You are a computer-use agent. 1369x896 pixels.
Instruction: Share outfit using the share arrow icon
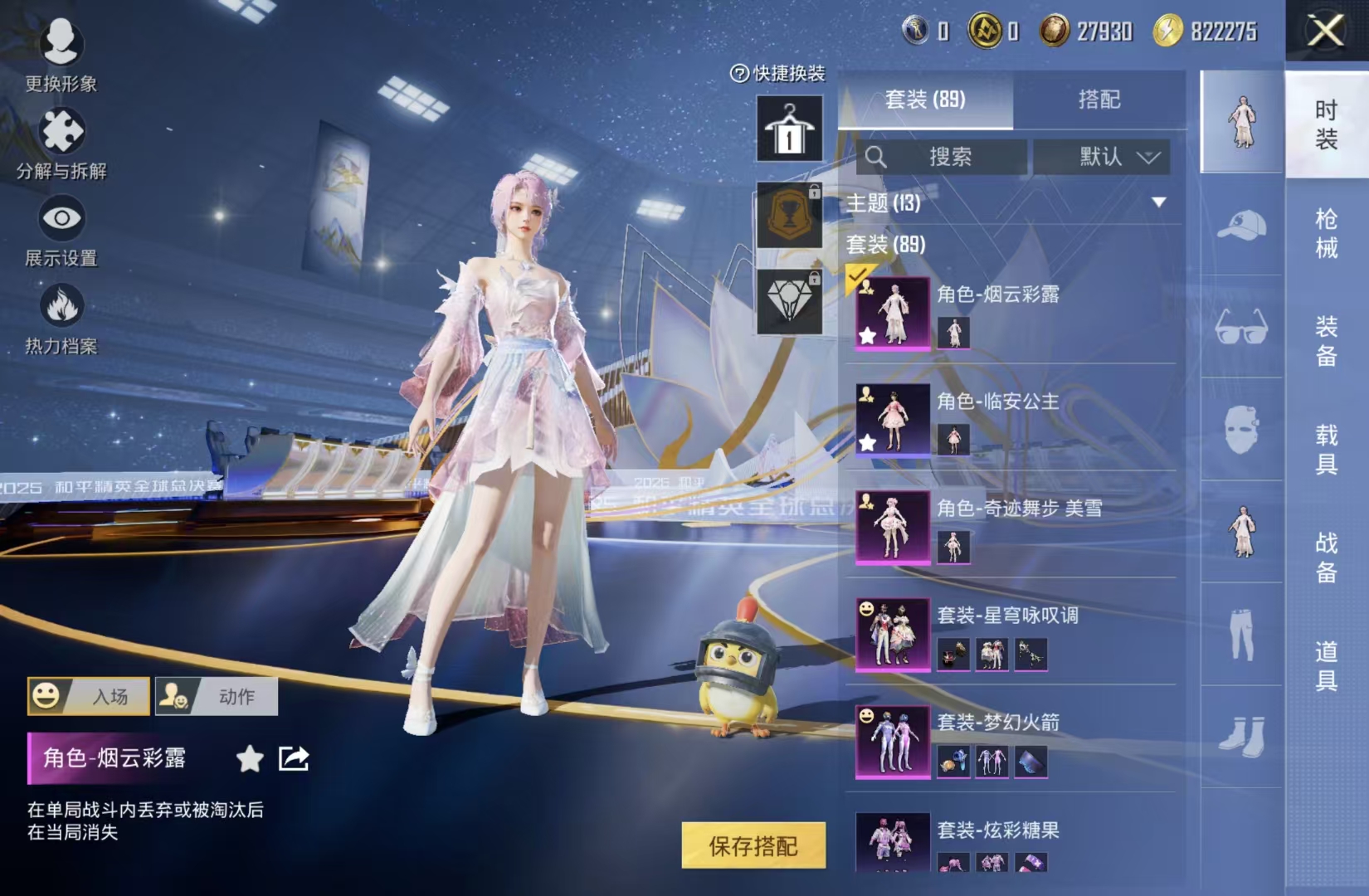[x=294, y=758]
